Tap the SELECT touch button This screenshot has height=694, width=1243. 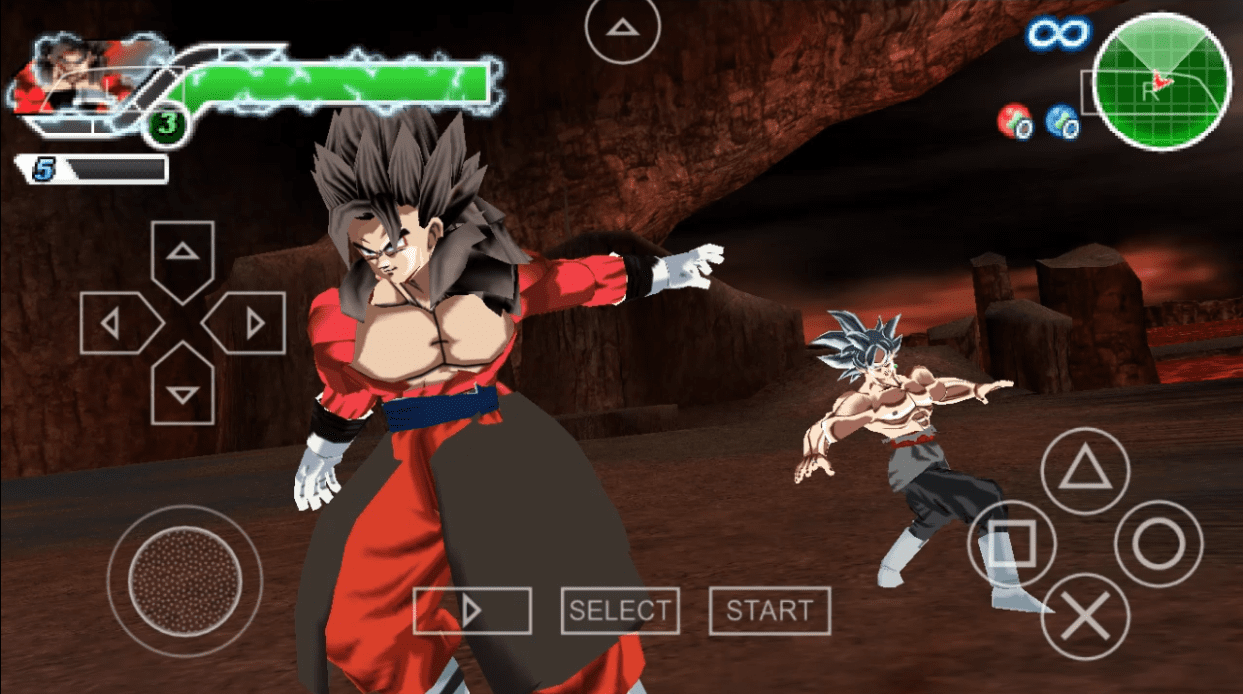620,610
